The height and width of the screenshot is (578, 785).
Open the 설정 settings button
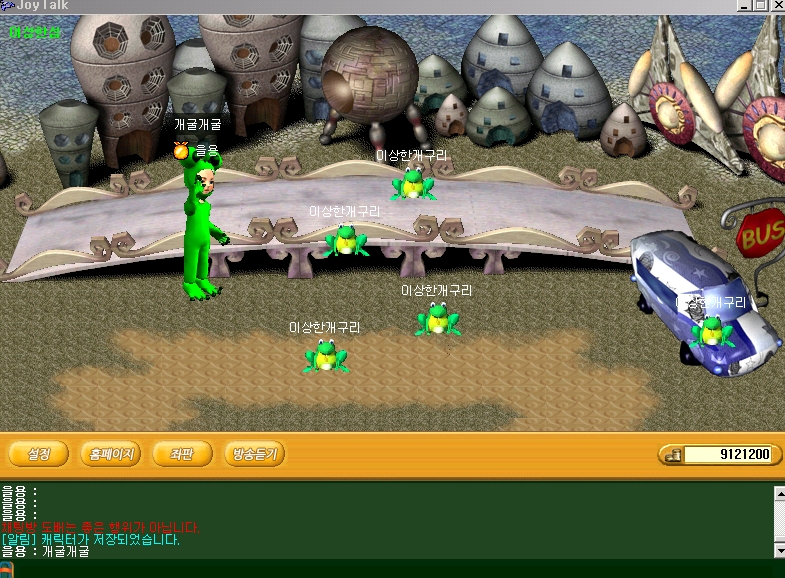coord(39,454)
